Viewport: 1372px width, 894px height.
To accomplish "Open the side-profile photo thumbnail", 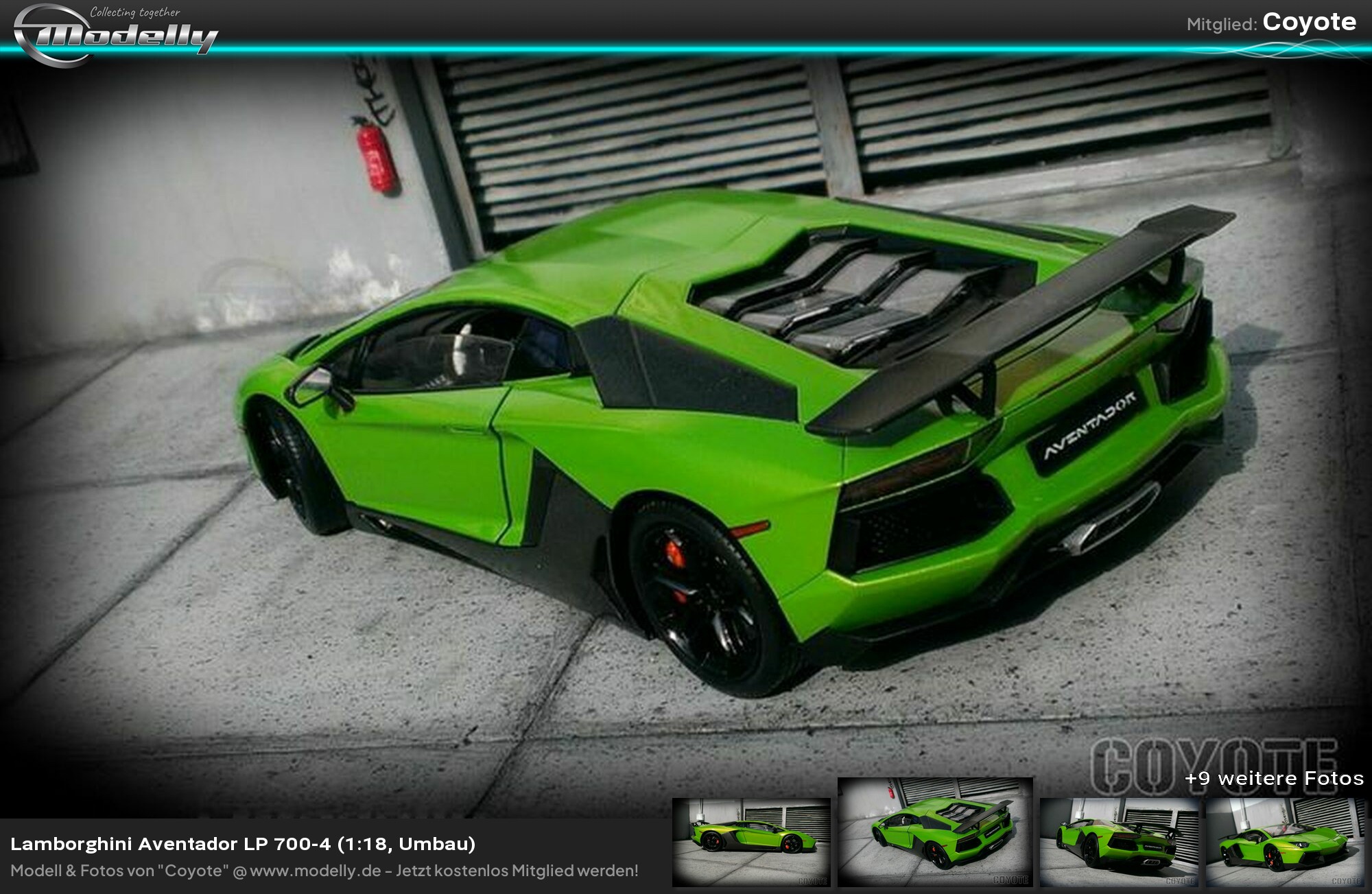I will (751, 842).
